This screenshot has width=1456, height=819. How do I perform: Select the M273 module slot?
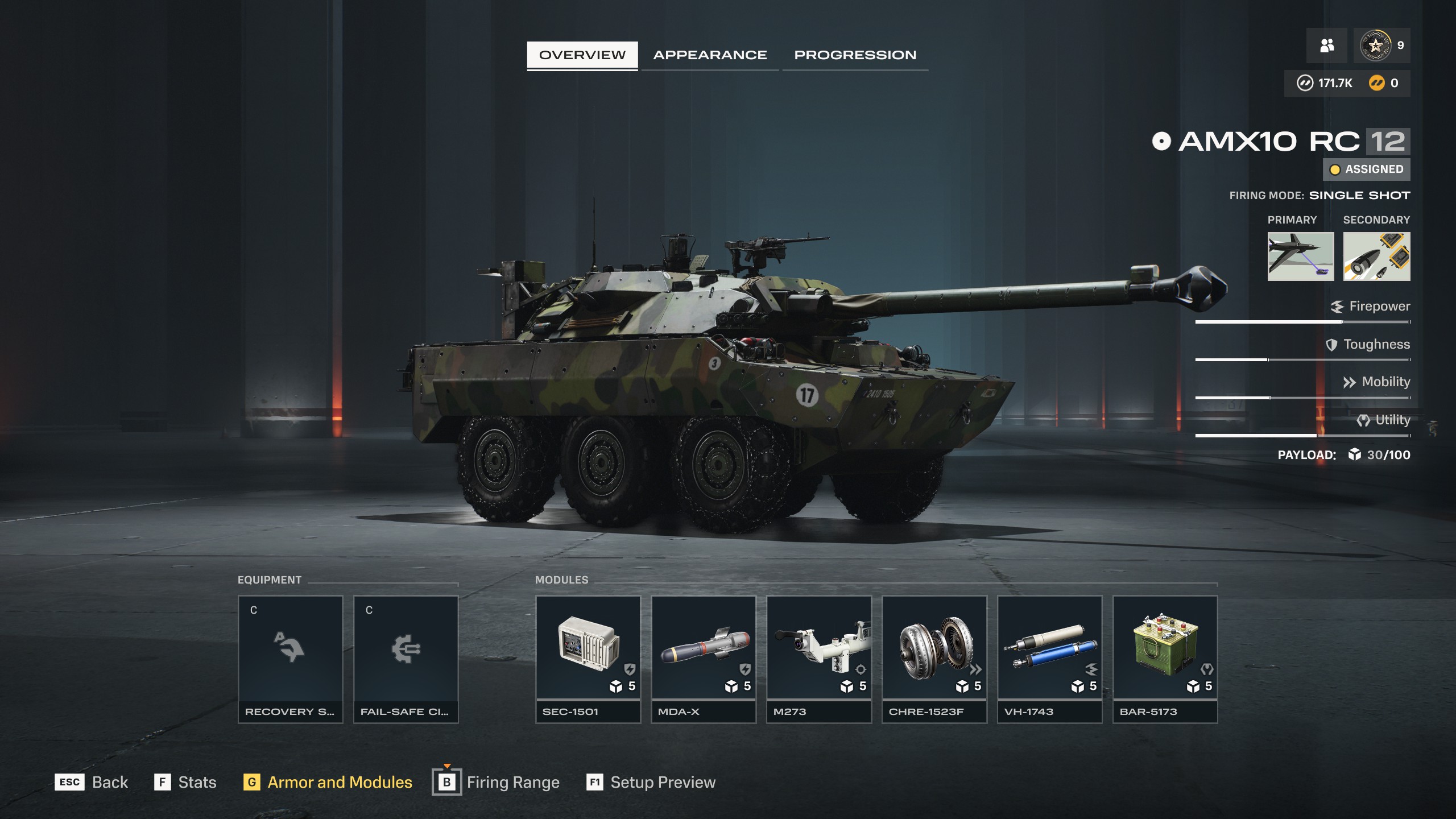click(x=819, y=659)
